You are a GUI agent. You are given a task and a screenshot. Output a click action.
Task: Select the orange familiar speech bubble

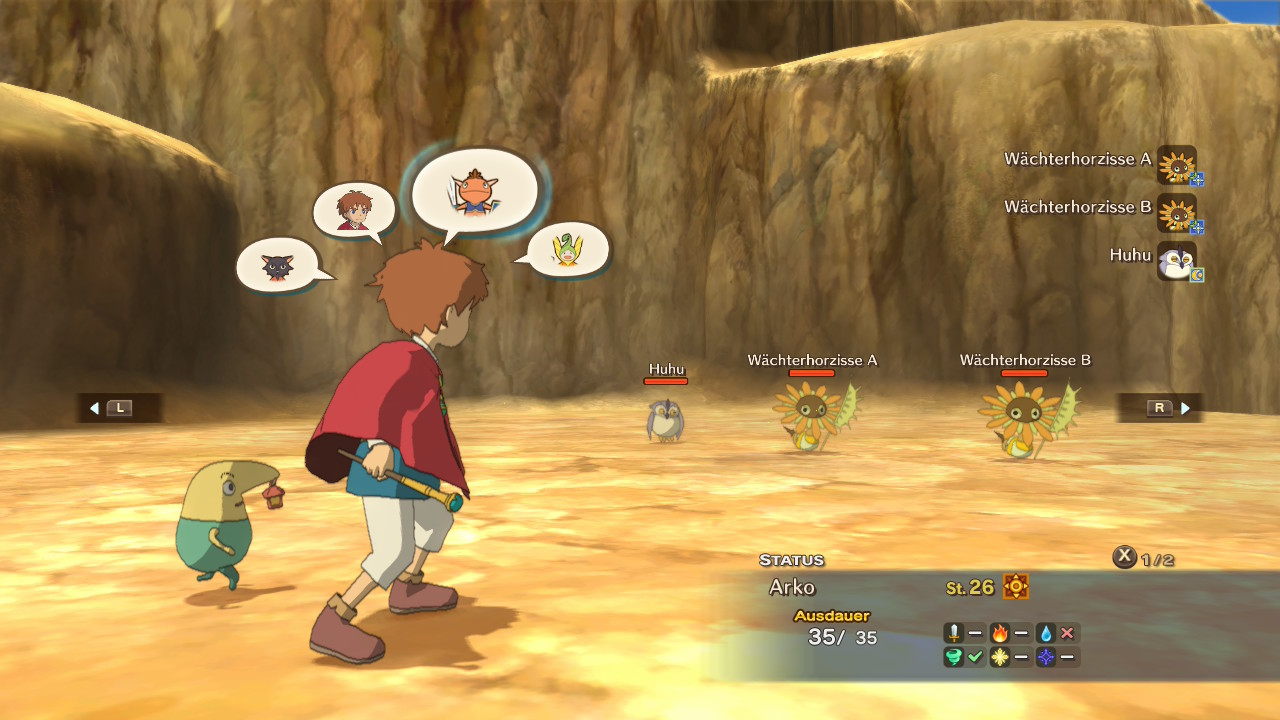click(474, 190)
